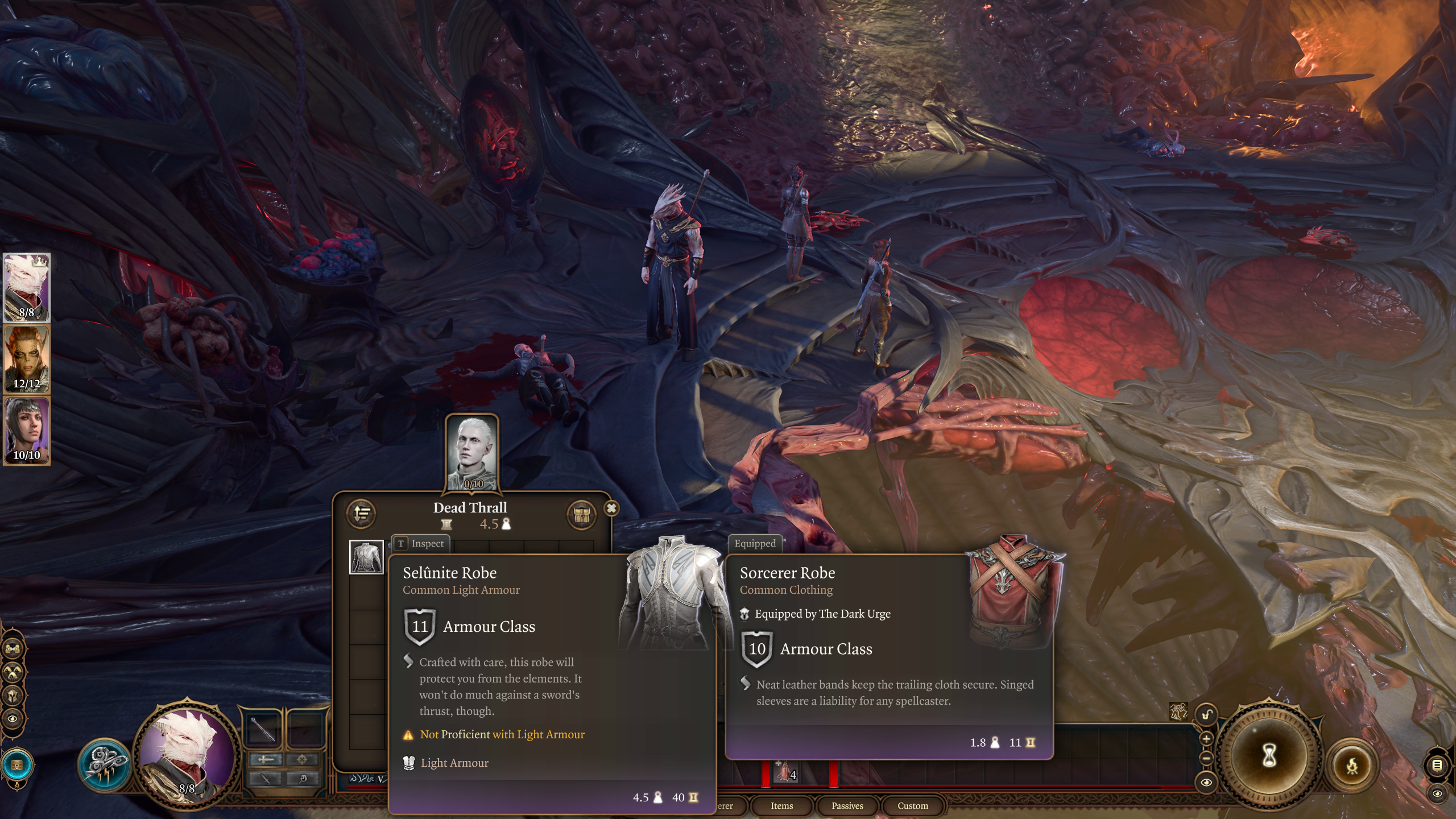Take all items using the chest button
The height and width of the screenshot is (819, 1456).
pyautogui.click(x=581, y=515)
